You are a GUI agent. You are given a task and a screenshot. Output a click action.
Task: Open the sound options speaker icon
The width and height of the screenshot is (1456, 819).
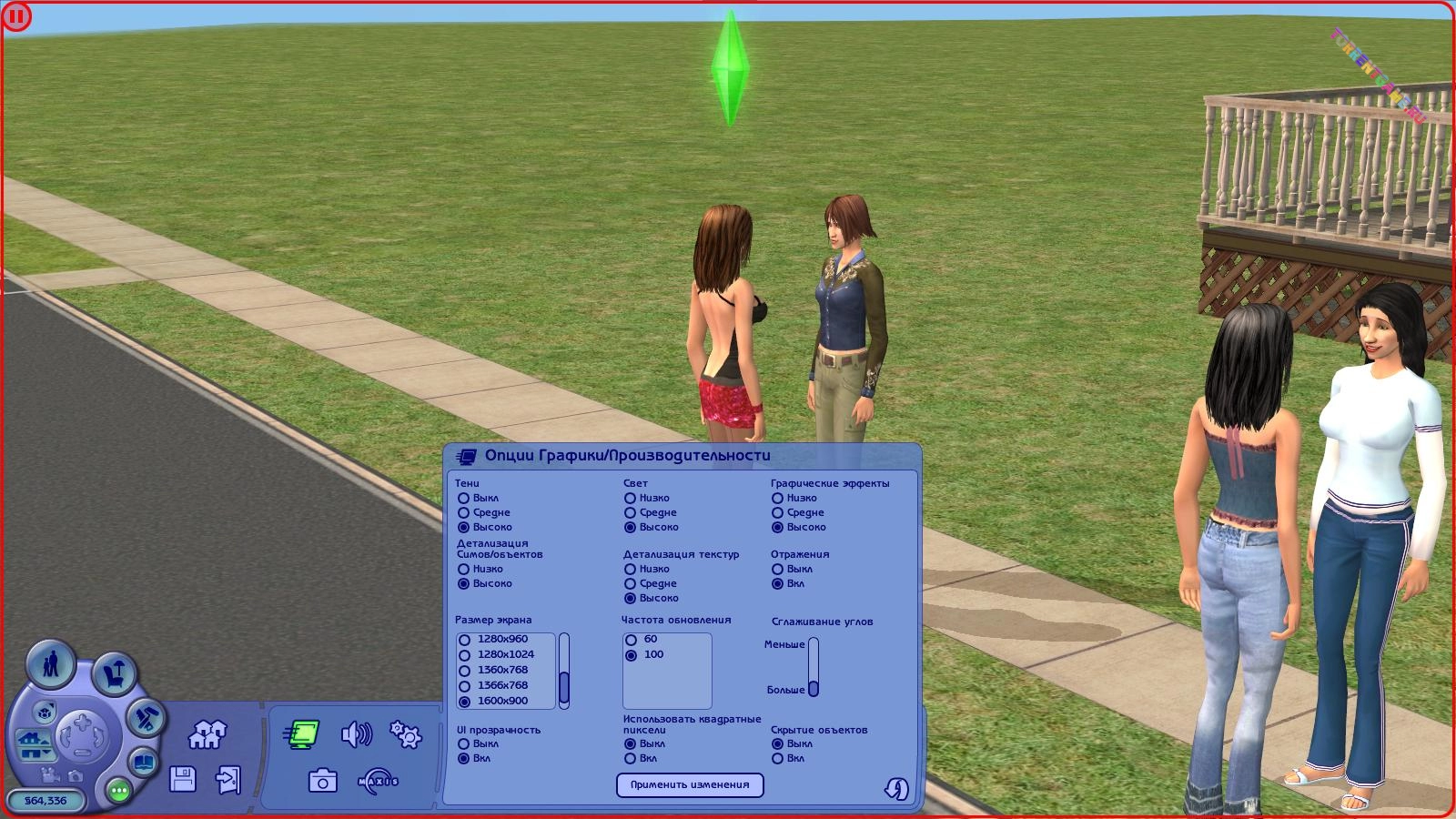(x=356, y=733)
